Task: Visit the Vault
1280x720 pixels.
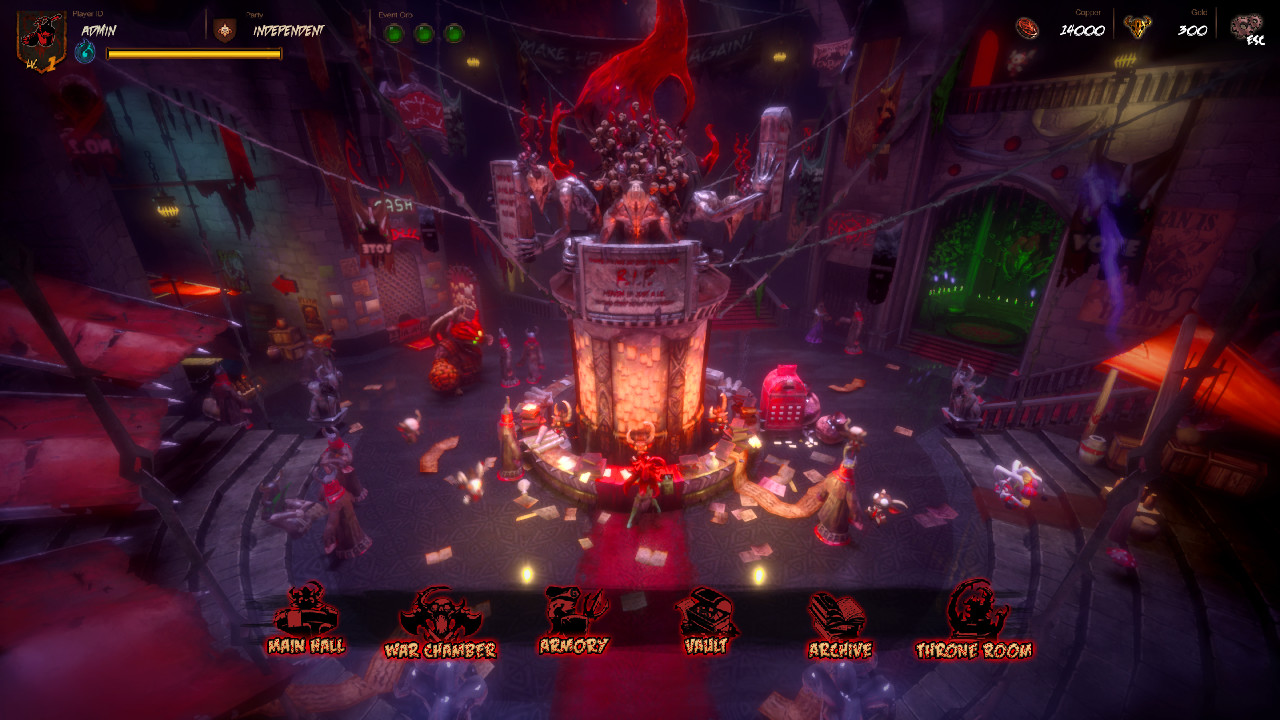Action: click(706, 621)
